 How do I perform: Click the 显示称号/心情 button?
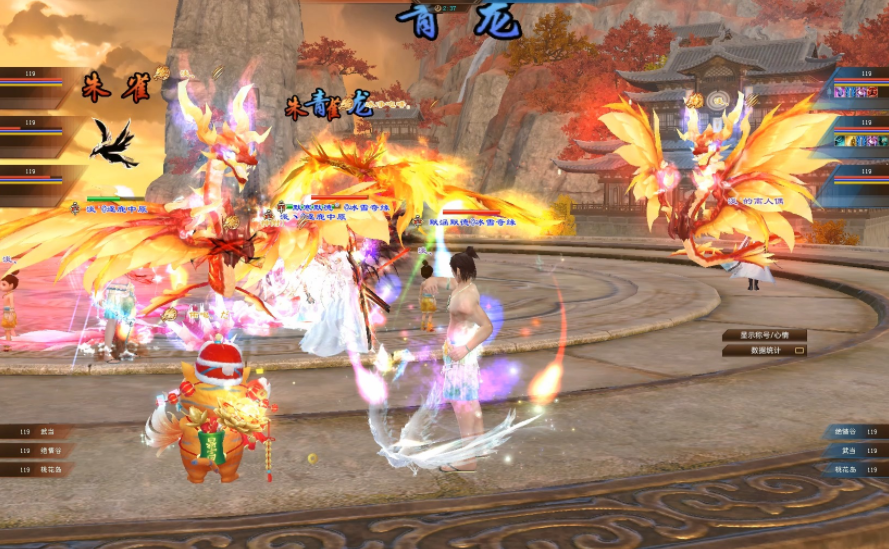coord(764,336)
